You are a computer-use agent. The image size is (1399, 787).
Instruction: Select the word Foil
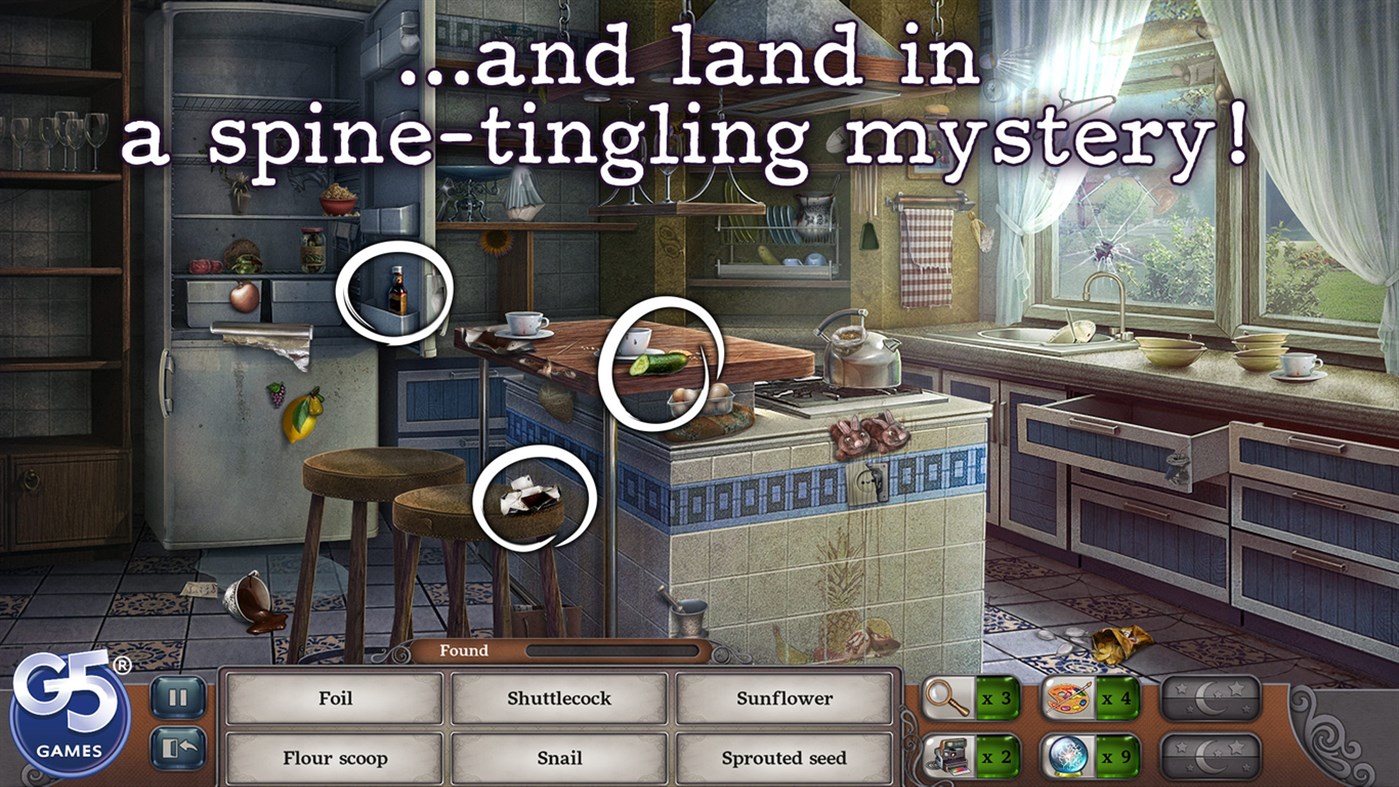333,699
